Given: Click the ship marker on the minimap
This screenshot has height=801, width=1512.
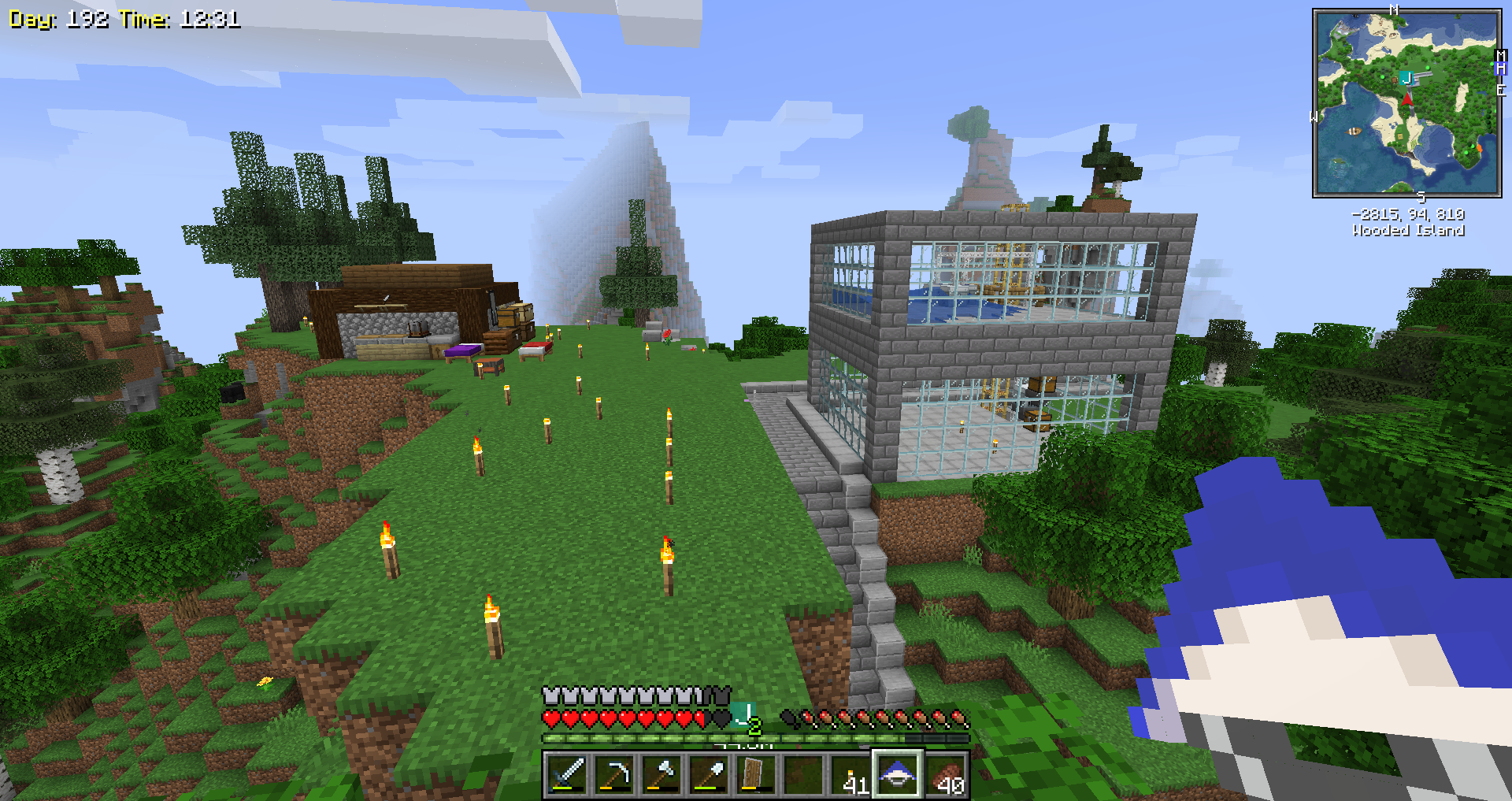Looking at the screenshot, I should pos(1354,131).
